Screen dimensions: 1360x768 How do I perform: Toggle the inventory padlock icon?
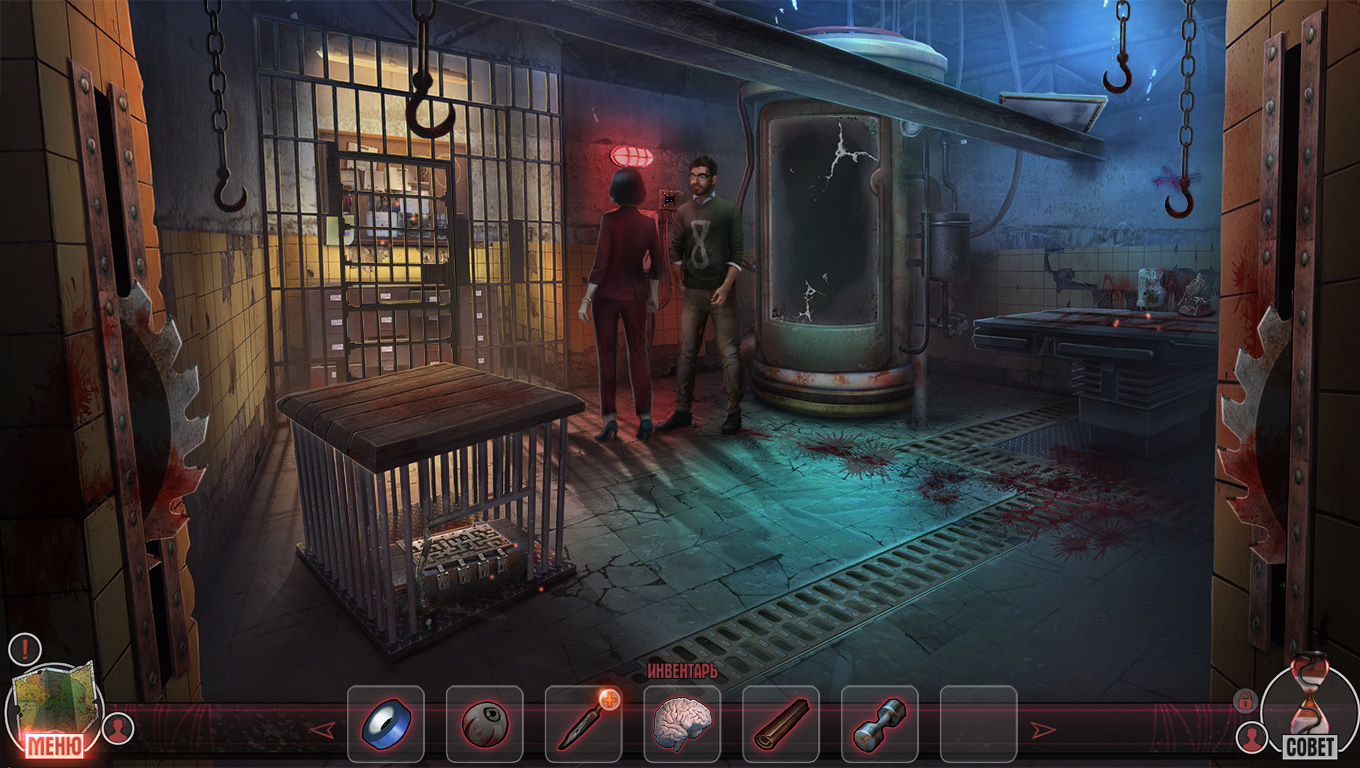click(1244, 700)
